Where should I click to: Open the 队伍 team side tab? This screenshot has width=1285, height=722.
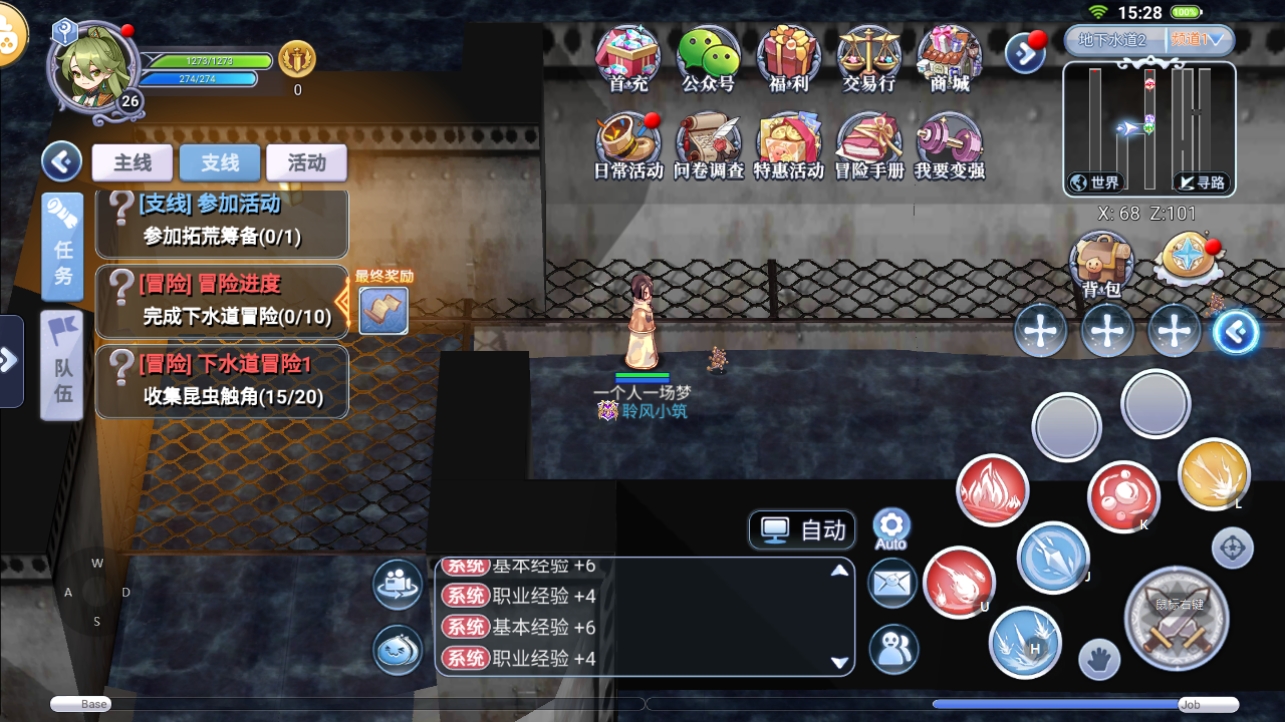[x=62, y=364]
